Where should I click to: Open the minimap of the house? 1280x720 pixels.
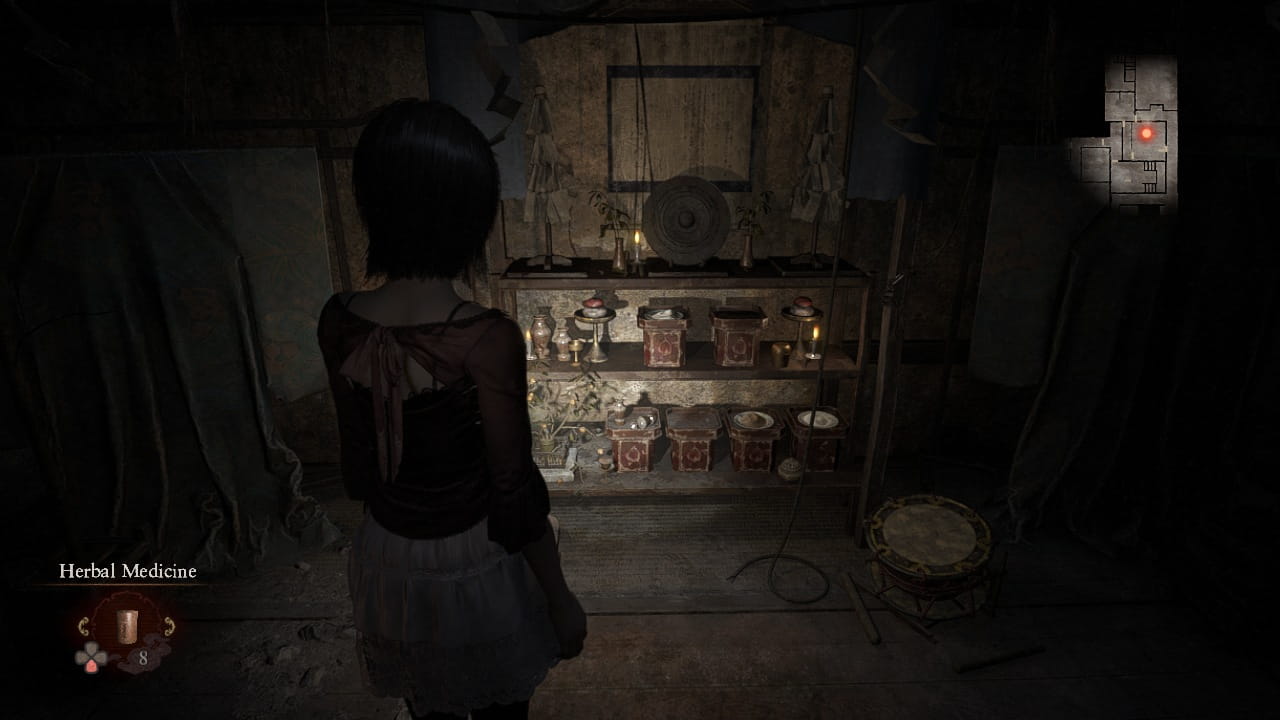pyautogui.click(x=1128, y=132)
